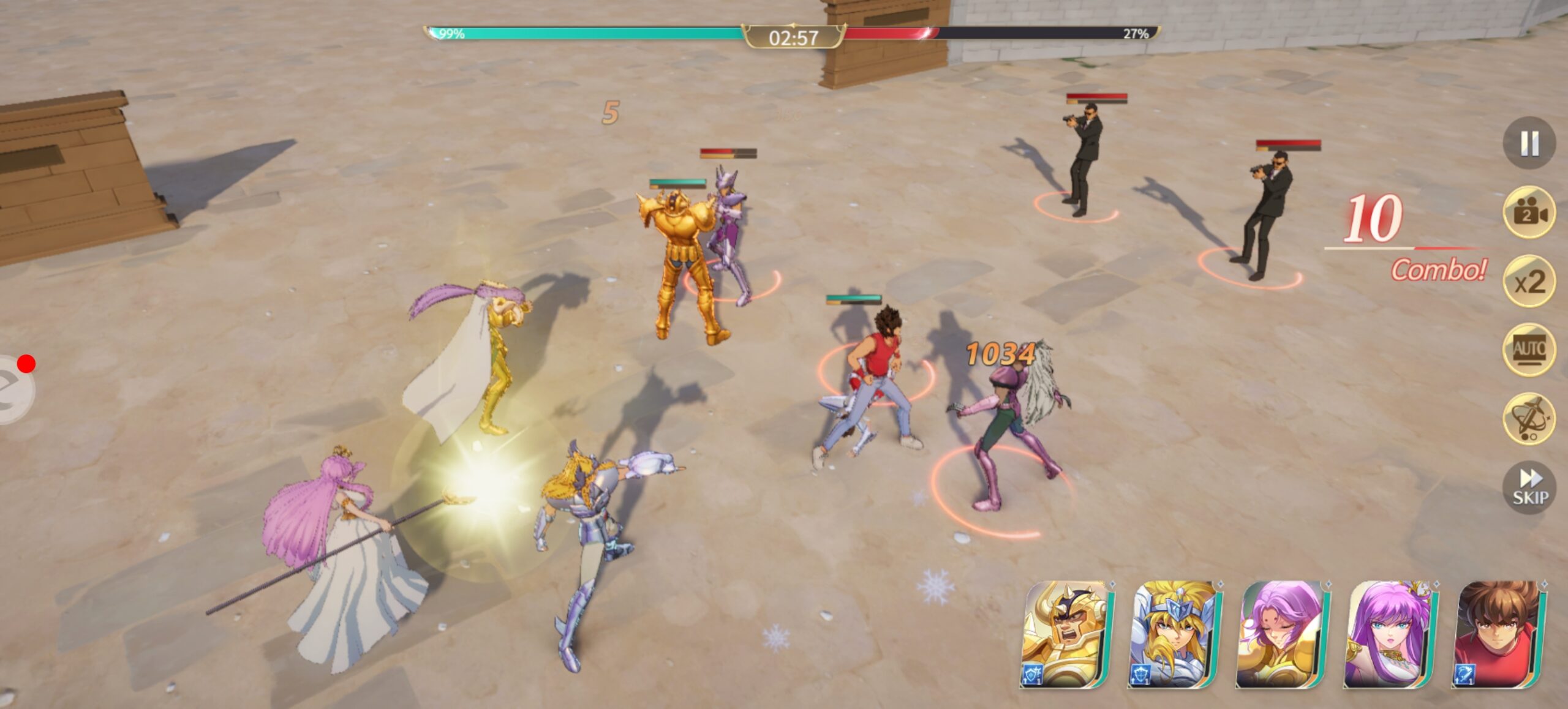Pick the brown-haired Seiya portrait in red
This screenshot has height=709, width=1568.
point(1499,634)
